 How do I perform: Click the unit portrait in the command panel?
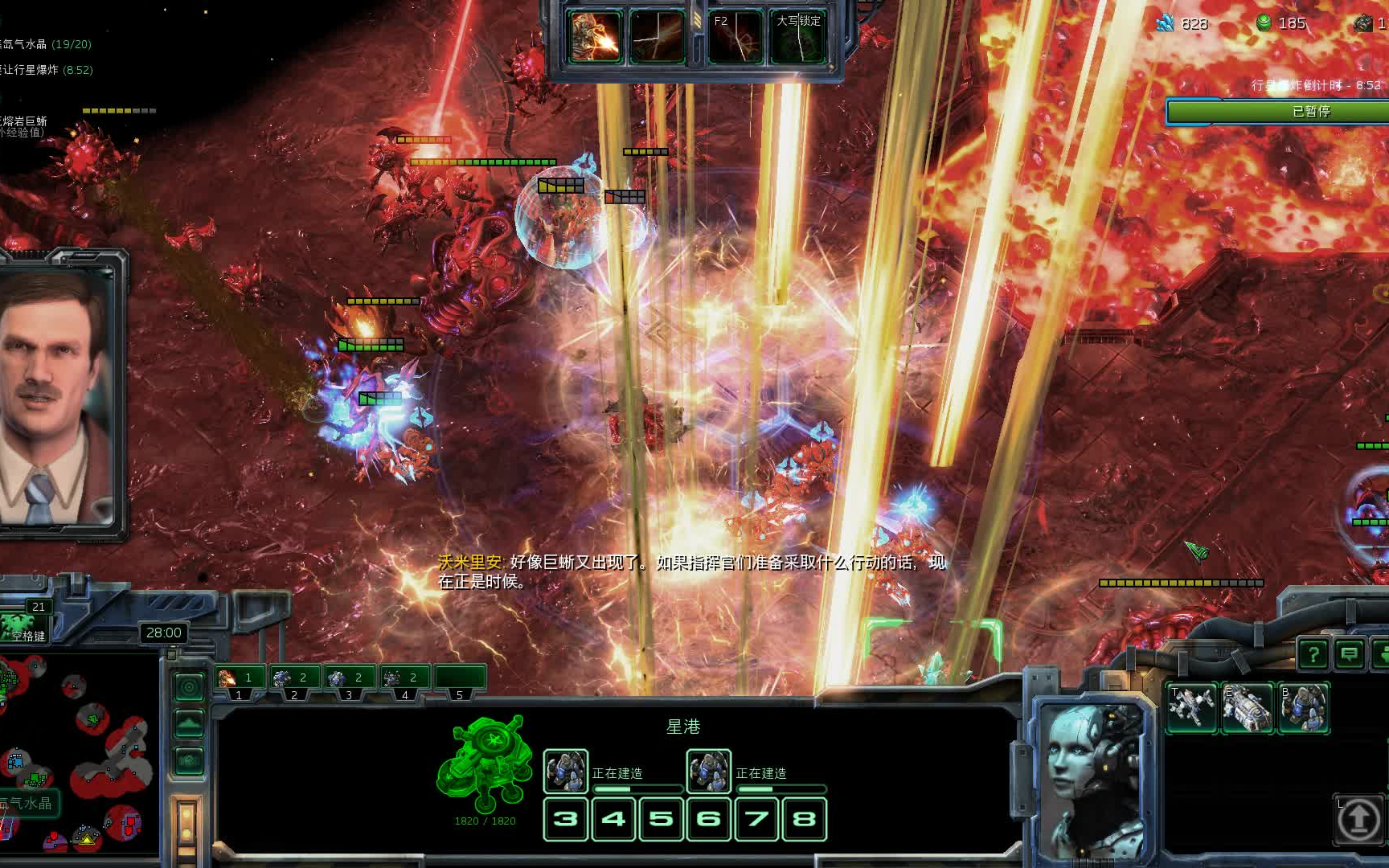[1093, 780]
